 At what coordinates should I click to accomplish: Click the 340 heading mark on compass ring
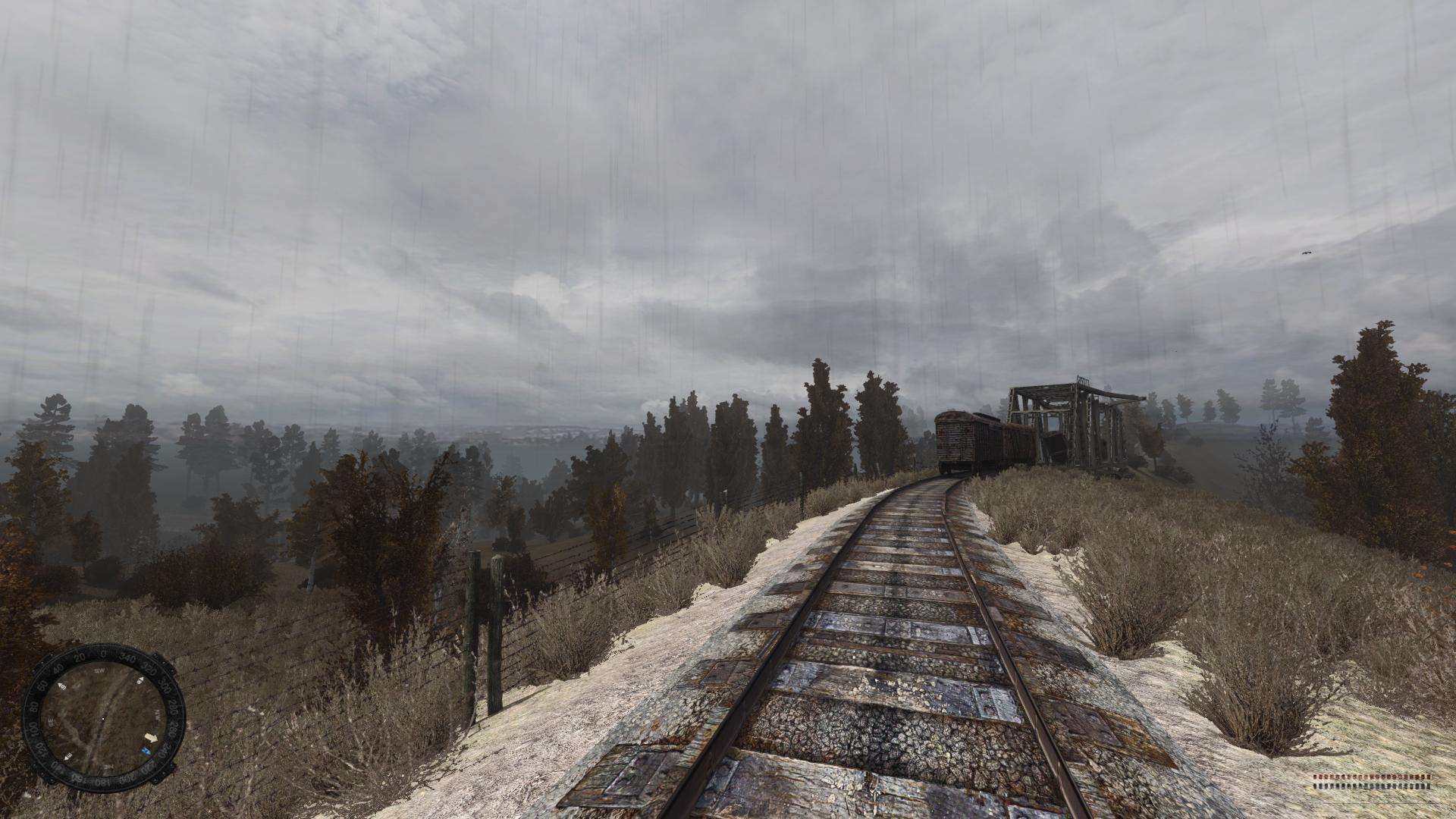coord(127,658)
